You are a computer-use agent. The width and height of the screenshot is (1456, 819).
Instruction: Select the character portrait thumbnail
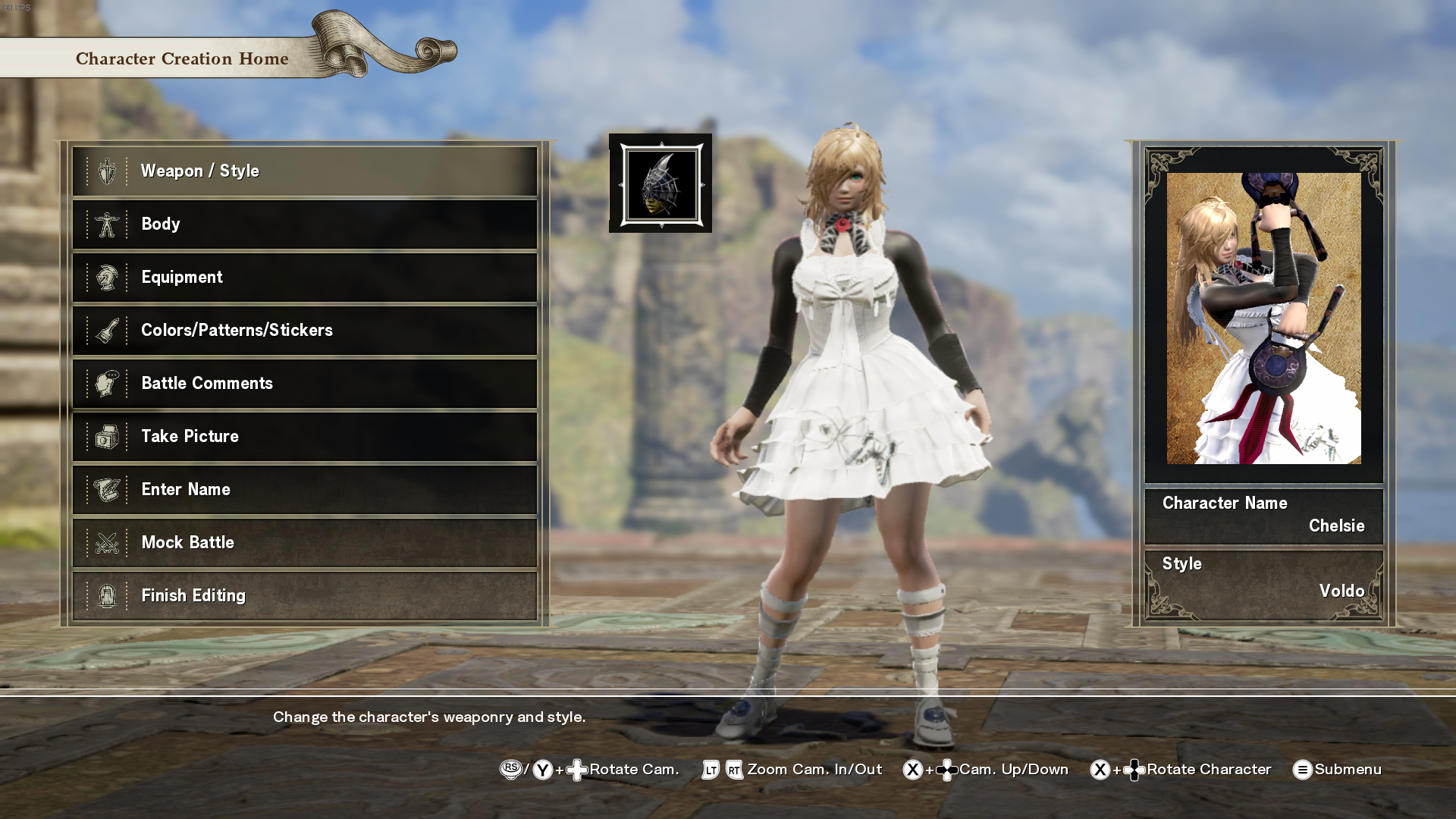point(1263,318)
